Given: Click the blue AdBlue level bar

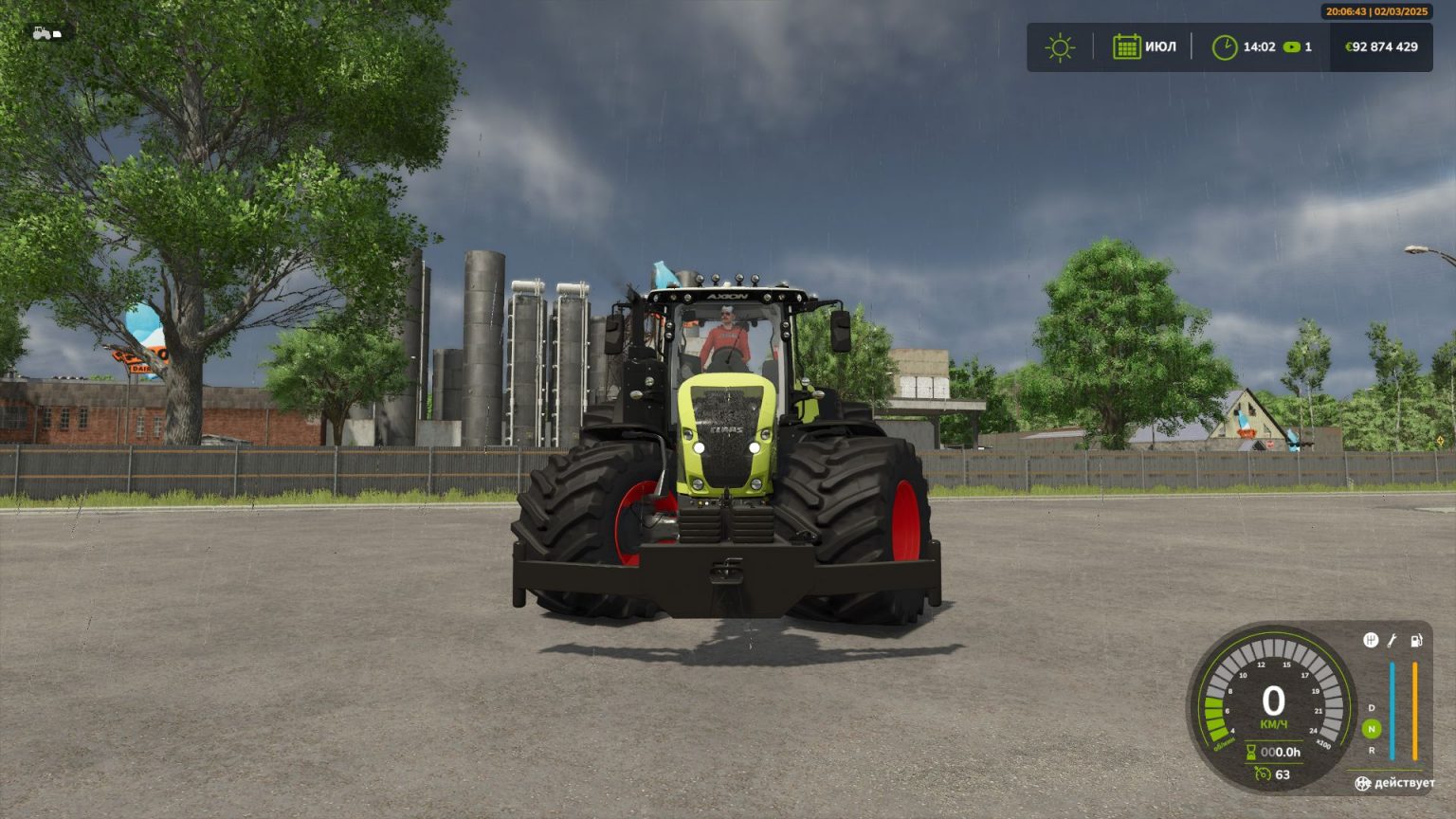Looking at the screenshot, I should (x=1392, y=710).
